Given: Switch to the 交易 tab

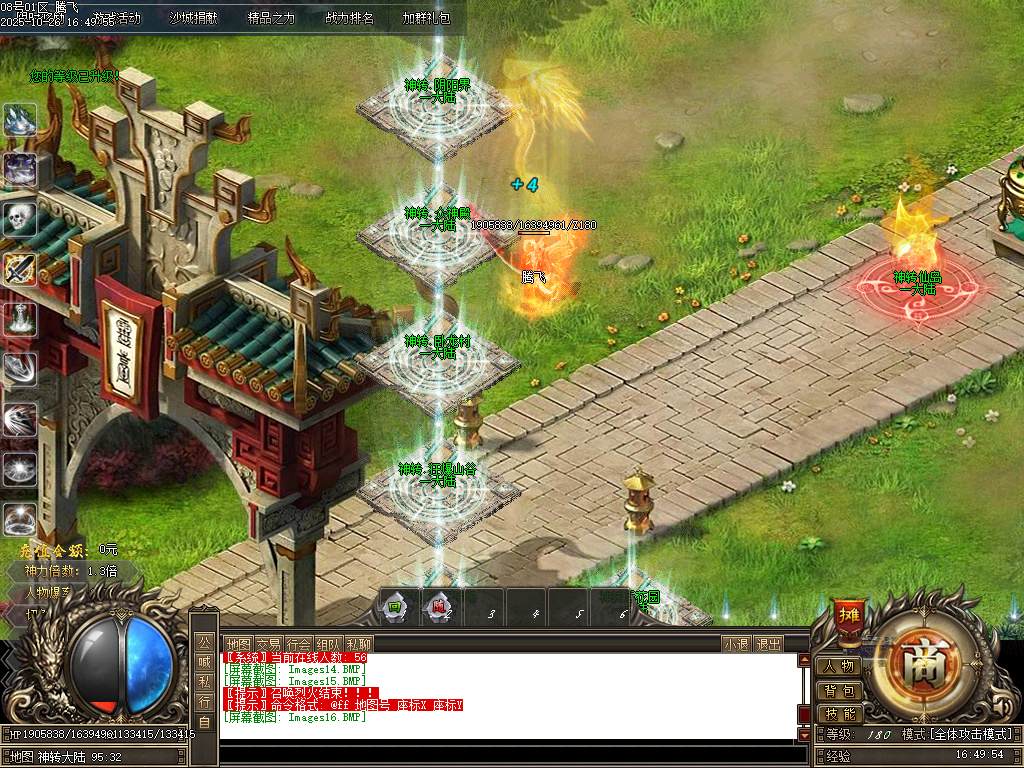Looking at the screenshot, I should coord(267,644).
